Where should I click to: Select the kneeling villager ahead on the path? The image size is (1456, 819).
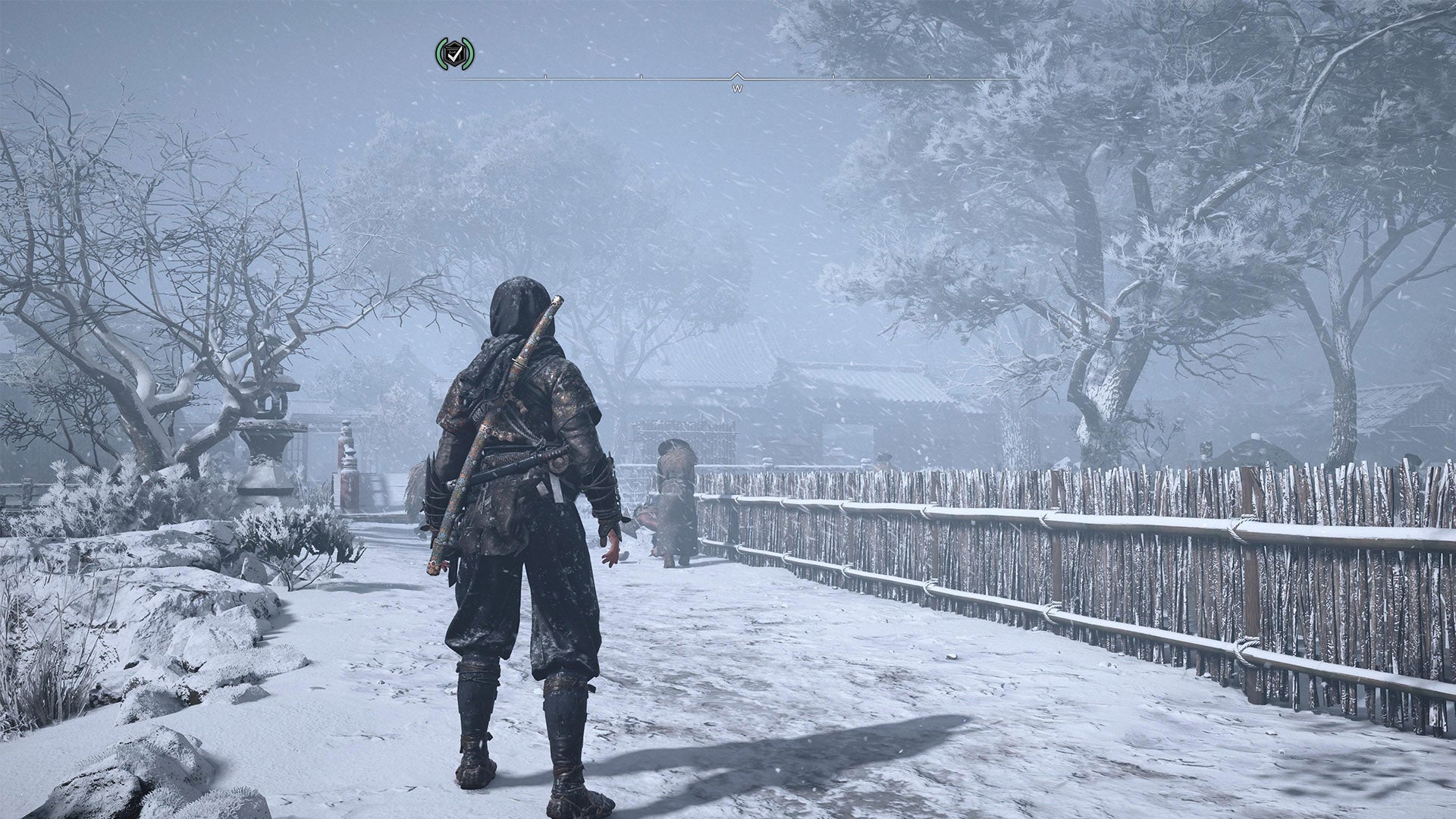tap(675, 500)
